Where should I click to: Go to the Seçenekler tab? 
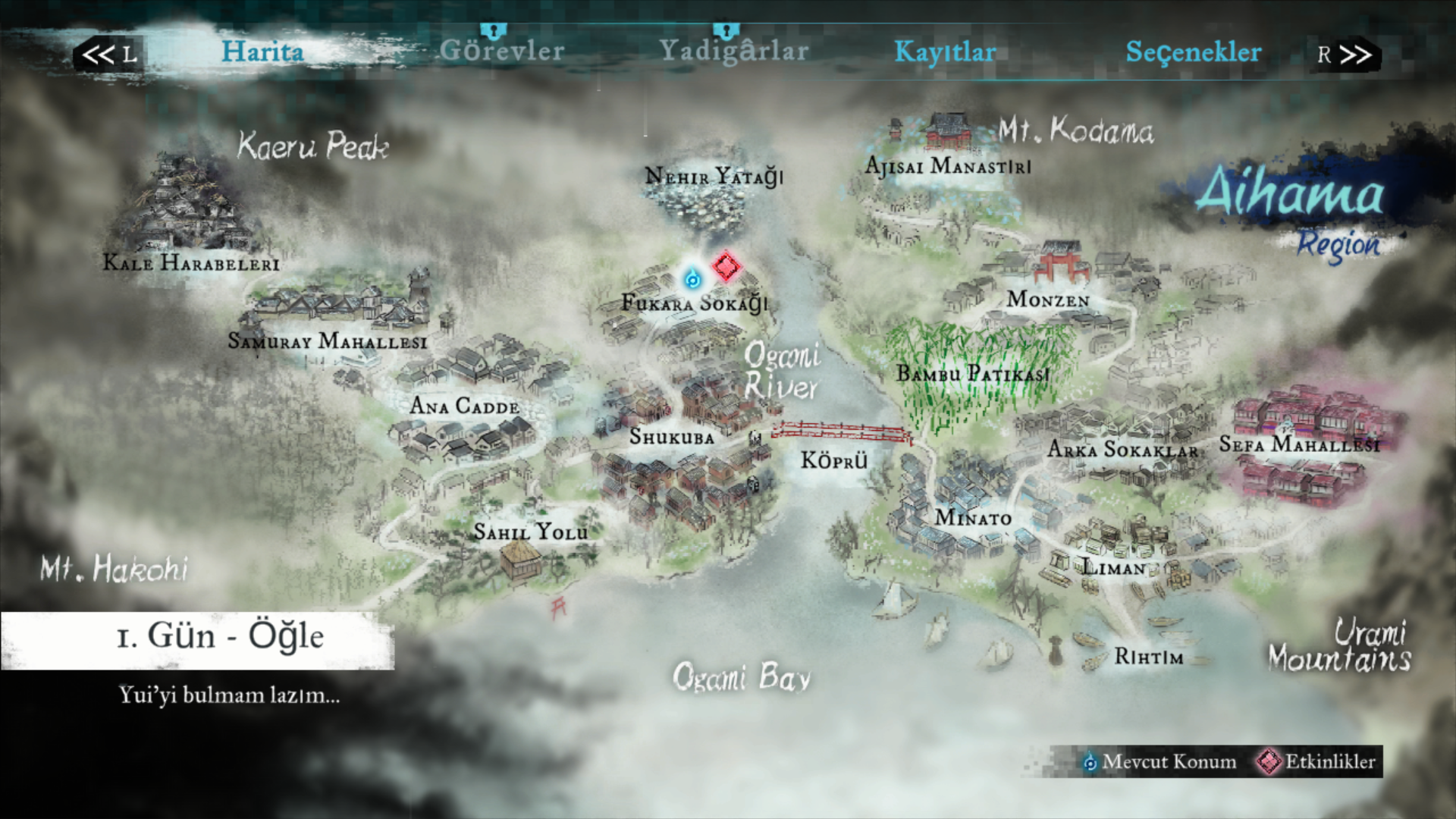[1193, 52]
